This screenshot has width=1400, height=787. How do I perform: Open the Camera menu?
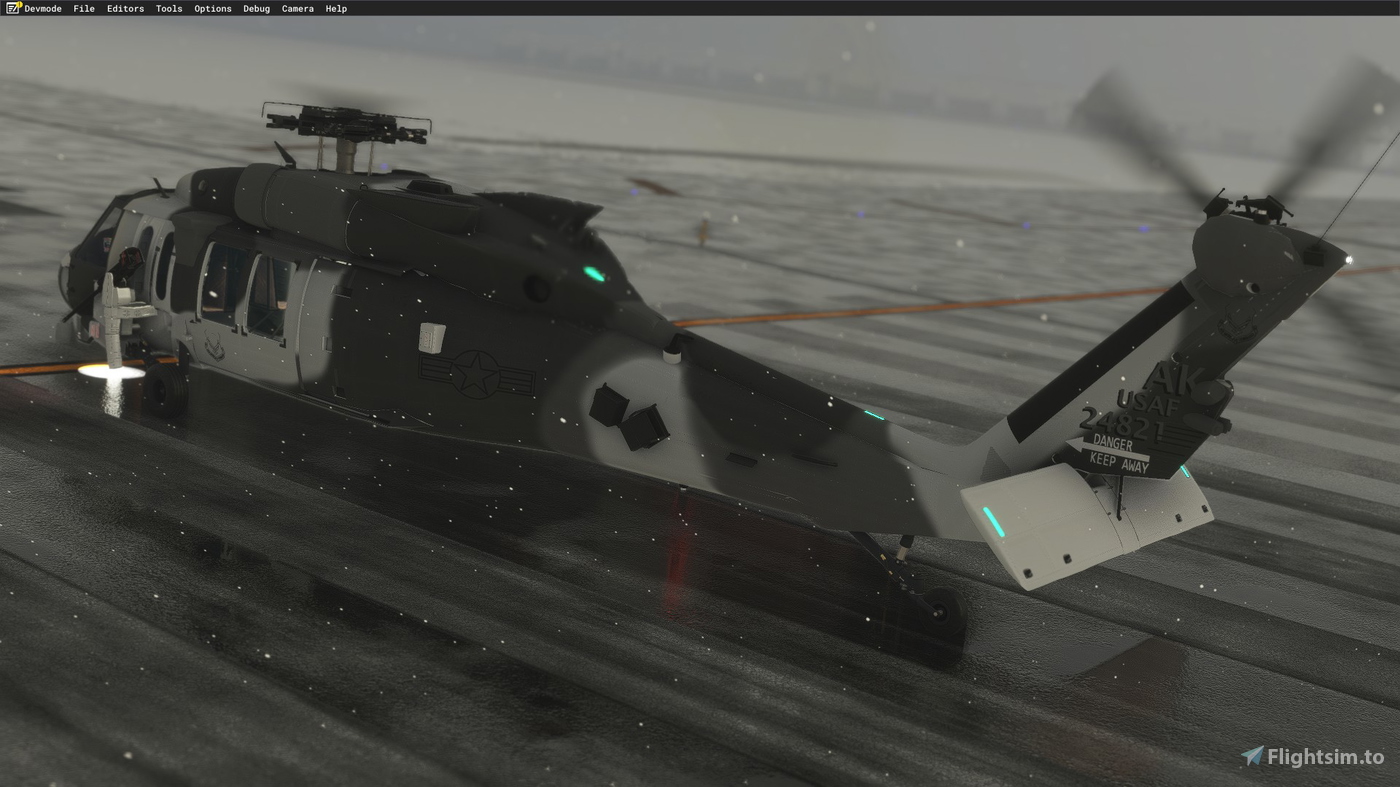tap(297, 8)
